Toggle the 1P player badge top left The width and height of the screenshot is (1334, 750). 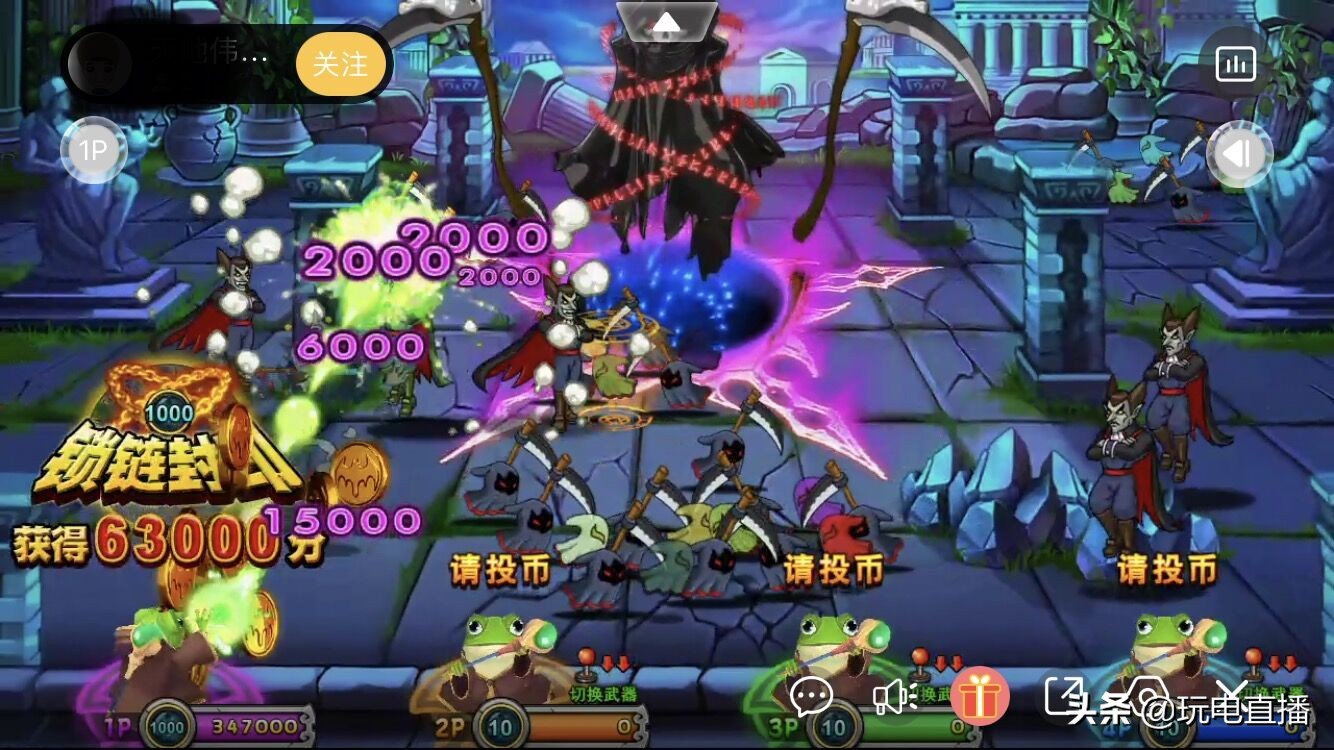pyautogui.click(x=95, y=149)
